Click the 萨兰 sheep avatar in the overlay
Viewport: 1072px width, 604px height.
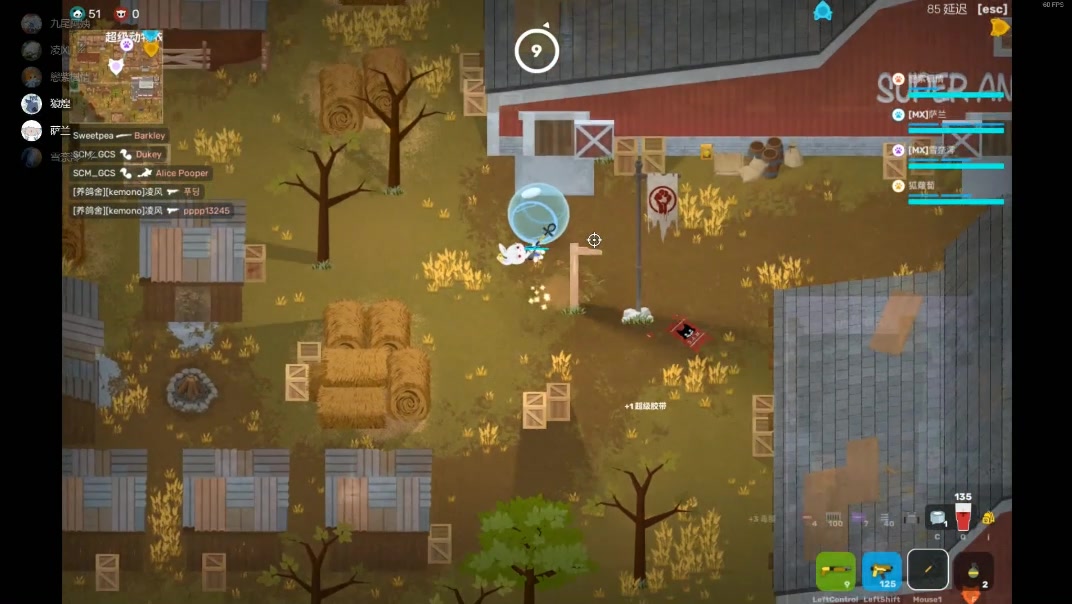(32, 130)
